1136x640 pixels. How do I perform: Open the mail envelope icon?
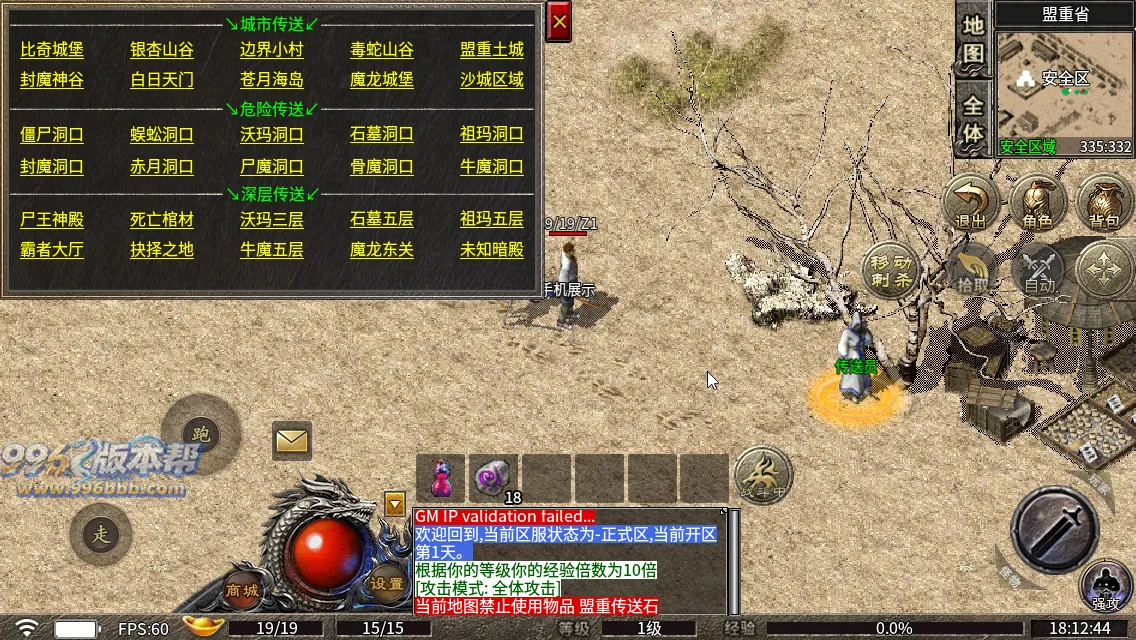click(292, 440)
